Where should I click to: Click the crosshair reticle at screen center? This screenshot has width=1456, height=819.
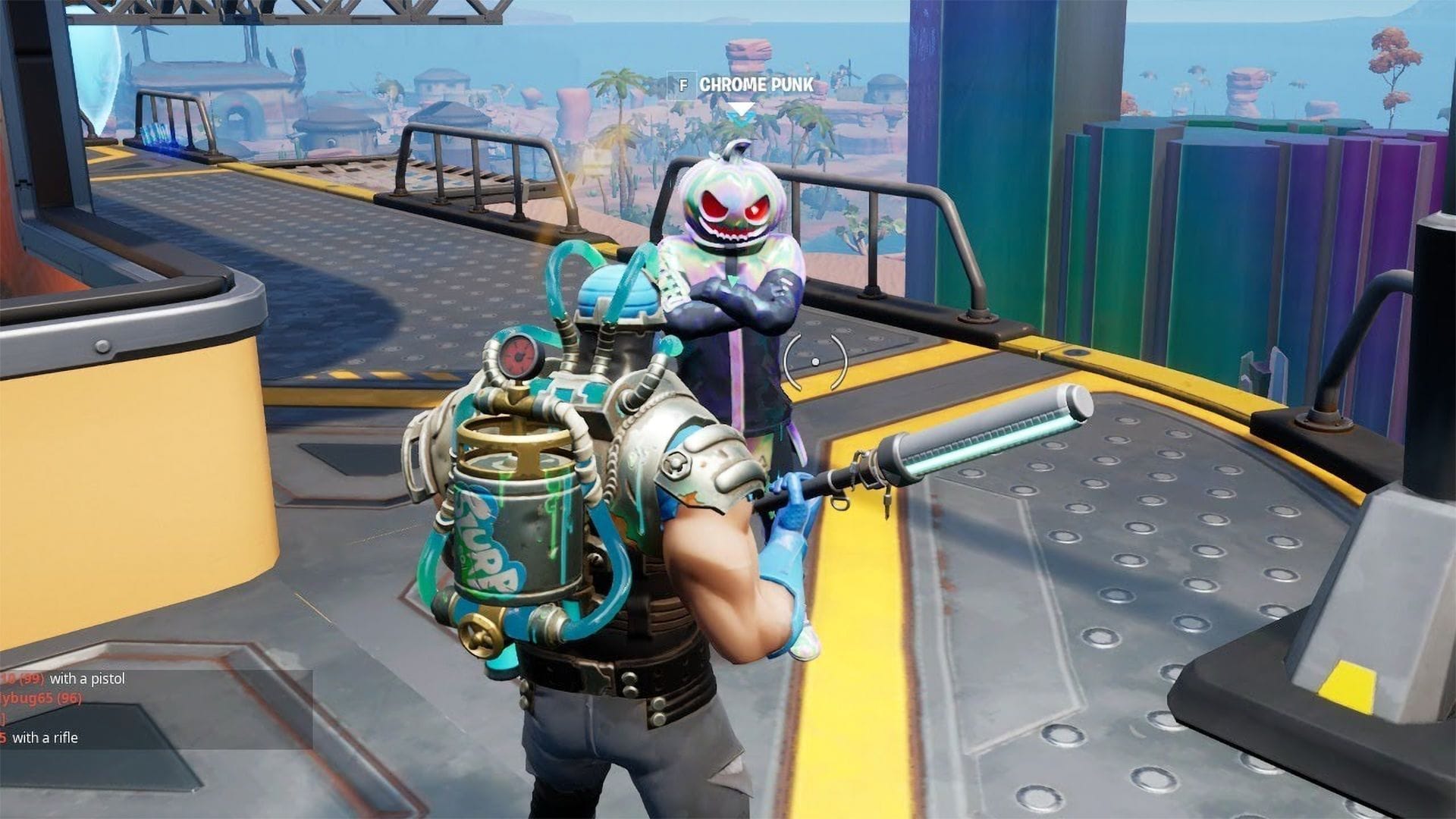point(814,362)
